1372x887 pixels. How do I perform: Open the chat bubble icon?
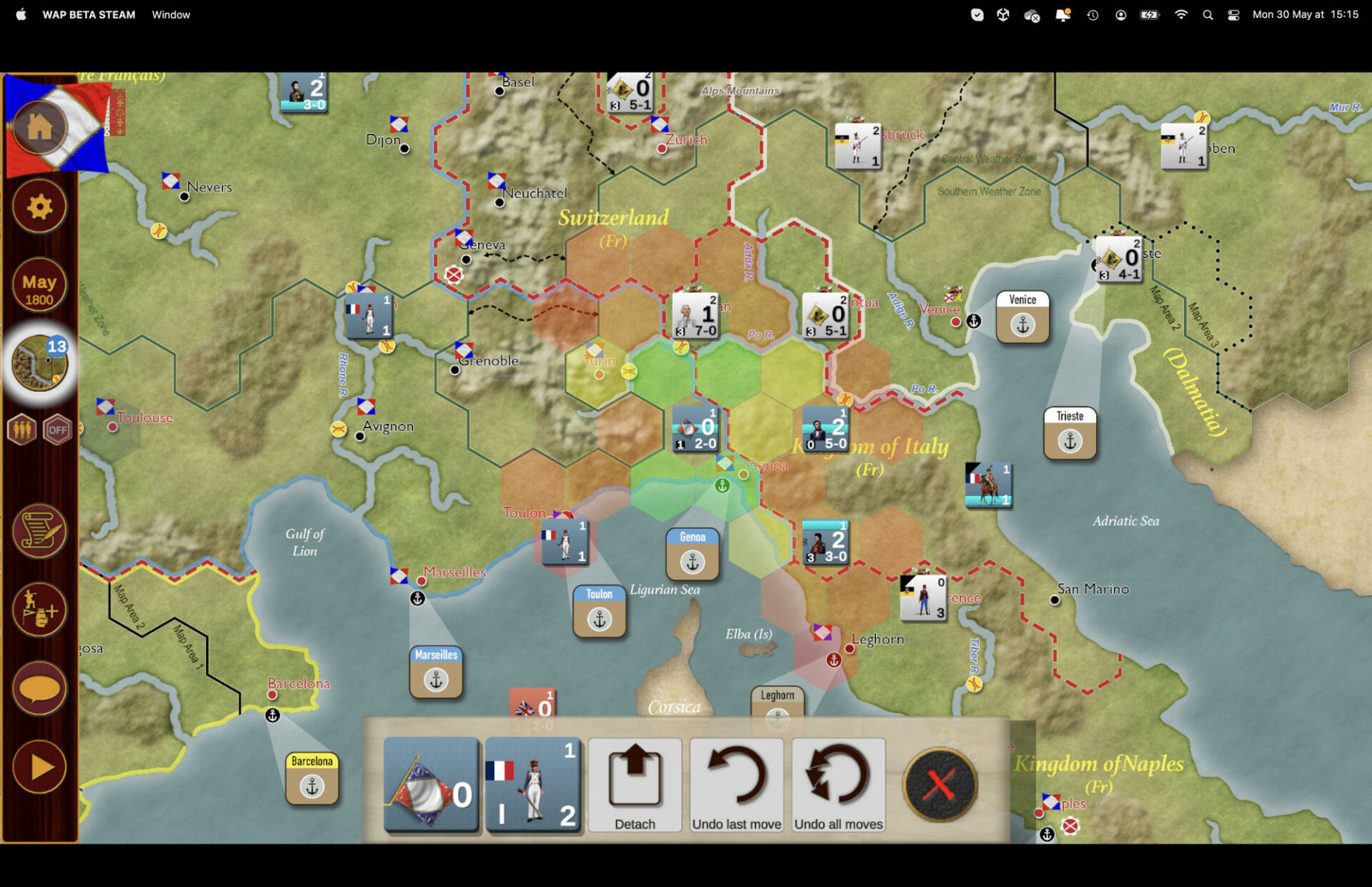39,688
